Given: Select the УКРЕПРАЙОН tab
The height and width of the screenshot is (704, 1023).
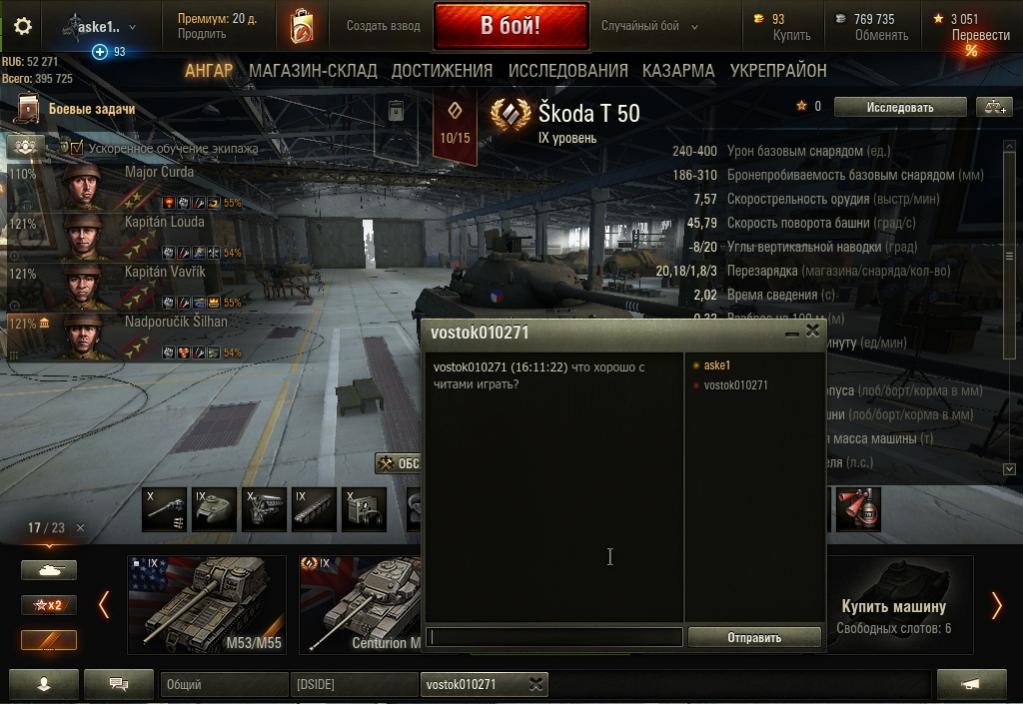Looking at the screenshot, I should [x=778, y=70].
